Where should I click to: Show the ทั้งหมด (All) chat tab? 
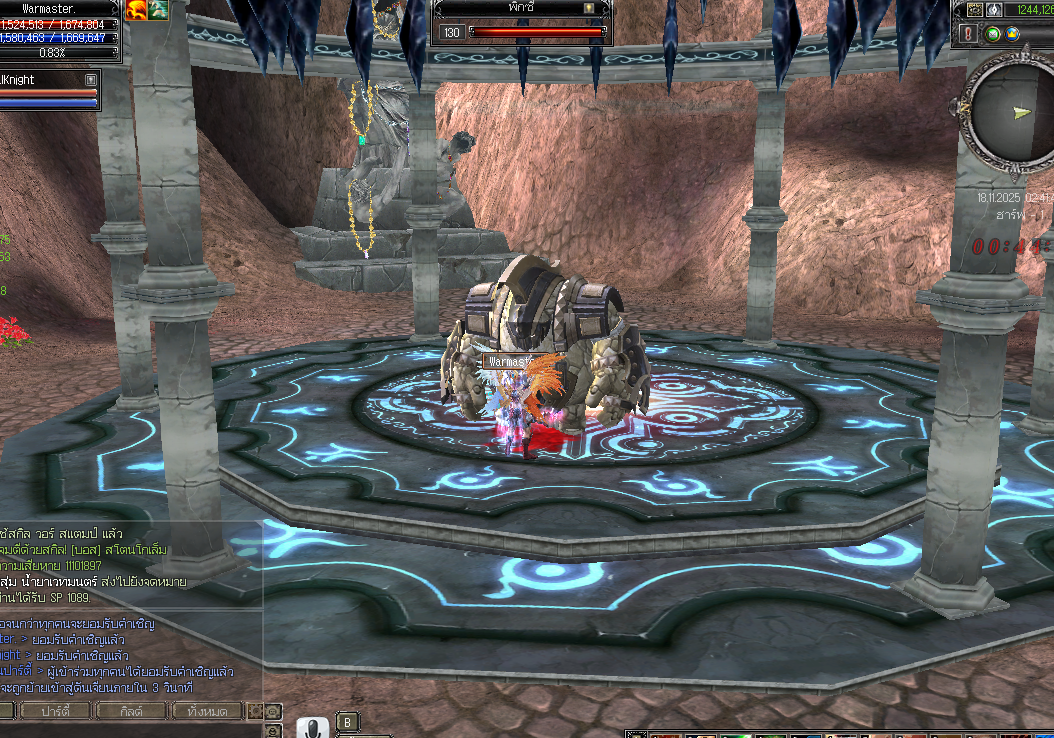click(207, 711)
